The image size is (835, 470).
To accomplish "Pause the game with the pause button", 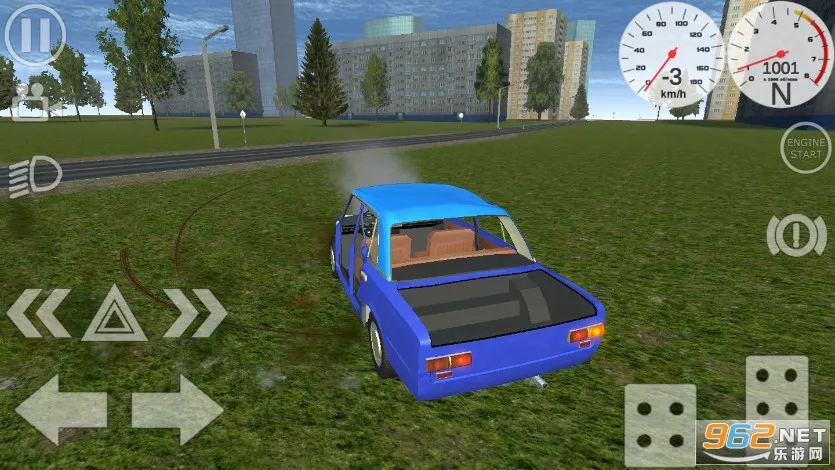I will (x=34, y=35).
